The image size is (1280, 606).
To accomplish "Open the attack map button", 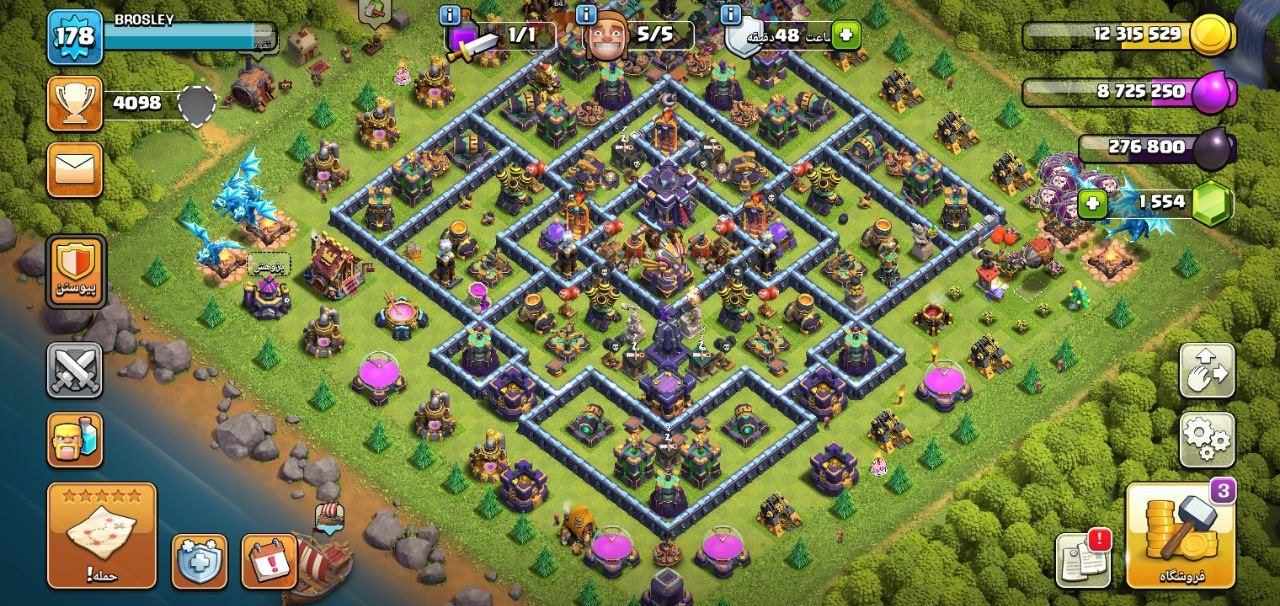I will point(101,535).
